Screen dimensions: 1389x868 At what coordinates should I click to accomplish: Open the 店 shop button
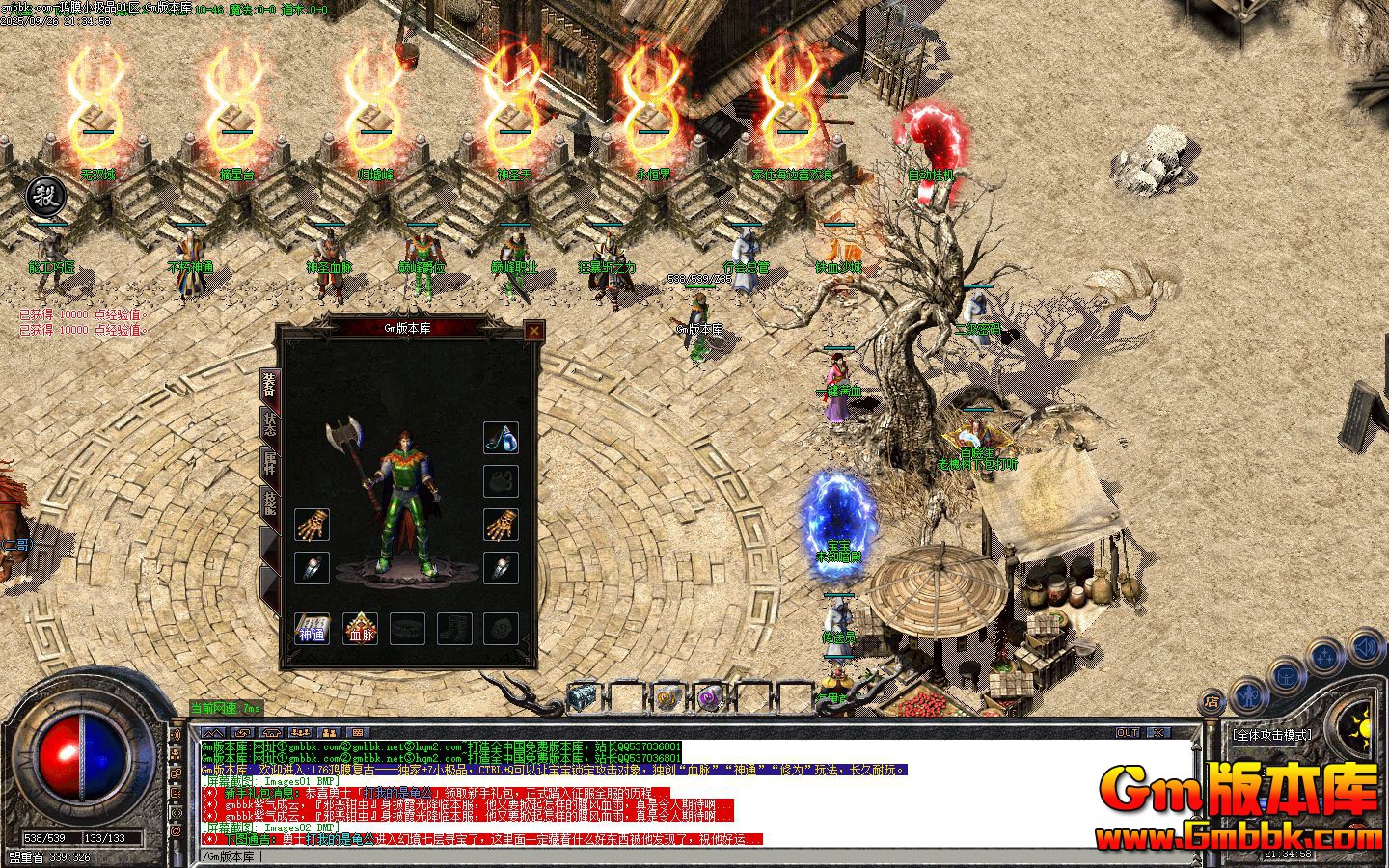[1212, 701]
